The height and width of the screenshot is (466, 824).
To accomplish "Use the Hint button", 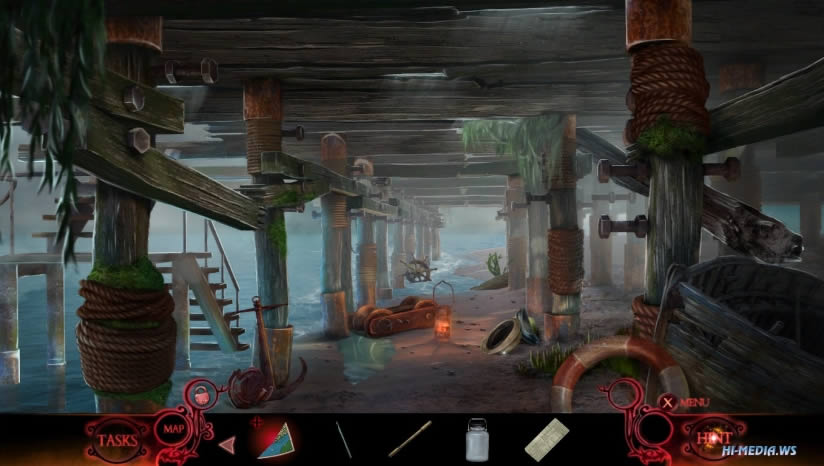I will (706, 435).
